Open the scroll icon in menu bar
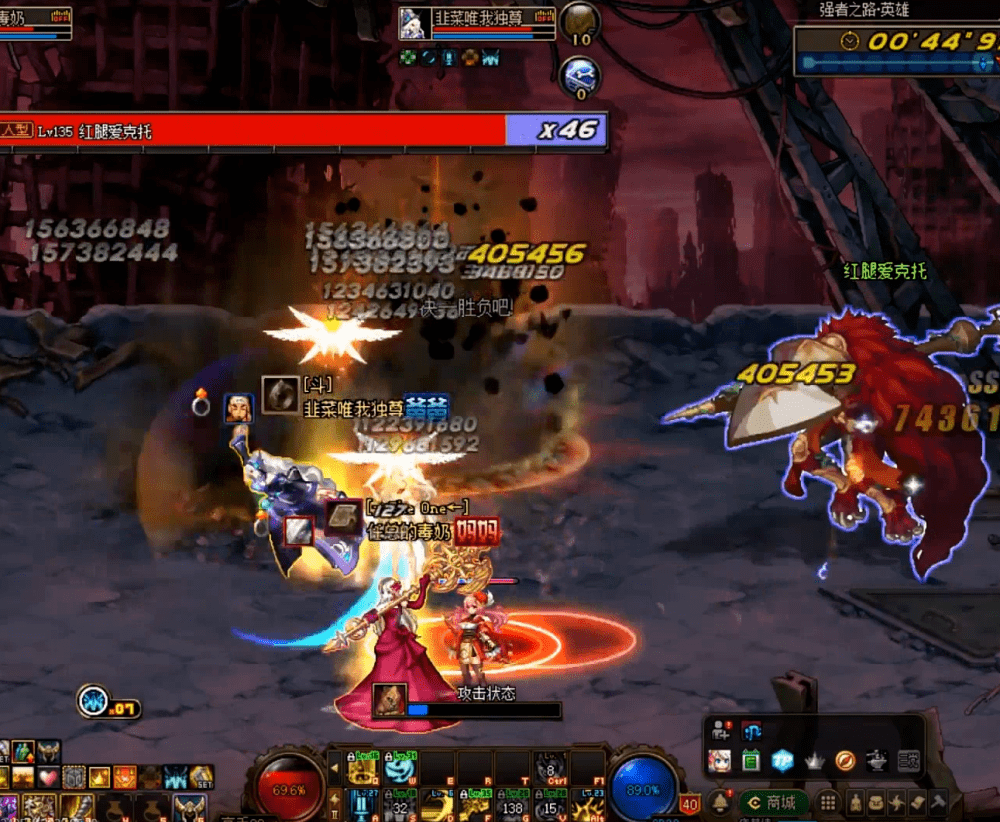Screen dimensions: 1000x822 pos(917,802)
